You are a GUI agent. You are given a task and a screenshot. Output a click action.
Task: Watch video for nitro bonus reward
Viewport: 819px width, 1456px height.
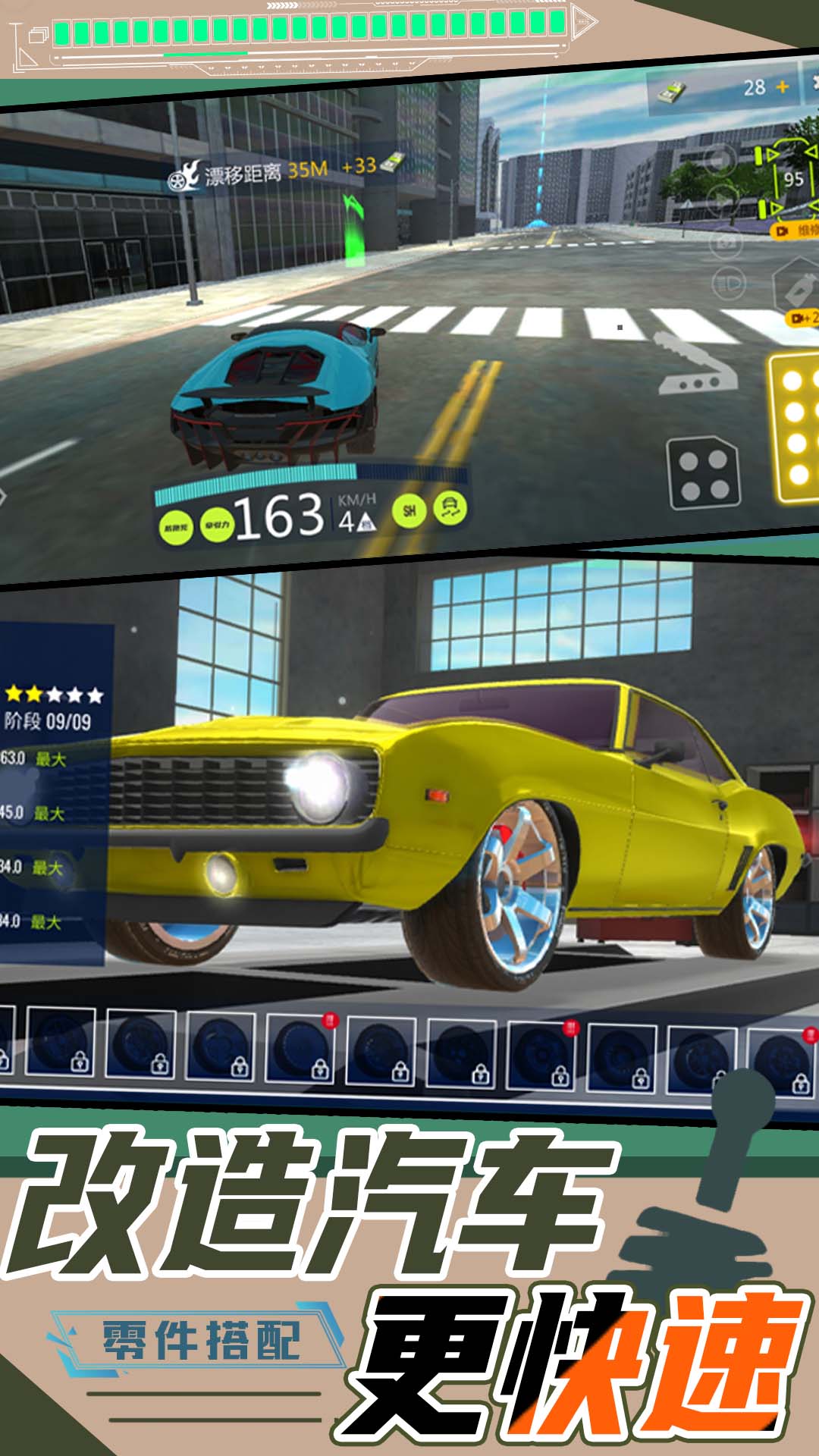click(802, 318)
